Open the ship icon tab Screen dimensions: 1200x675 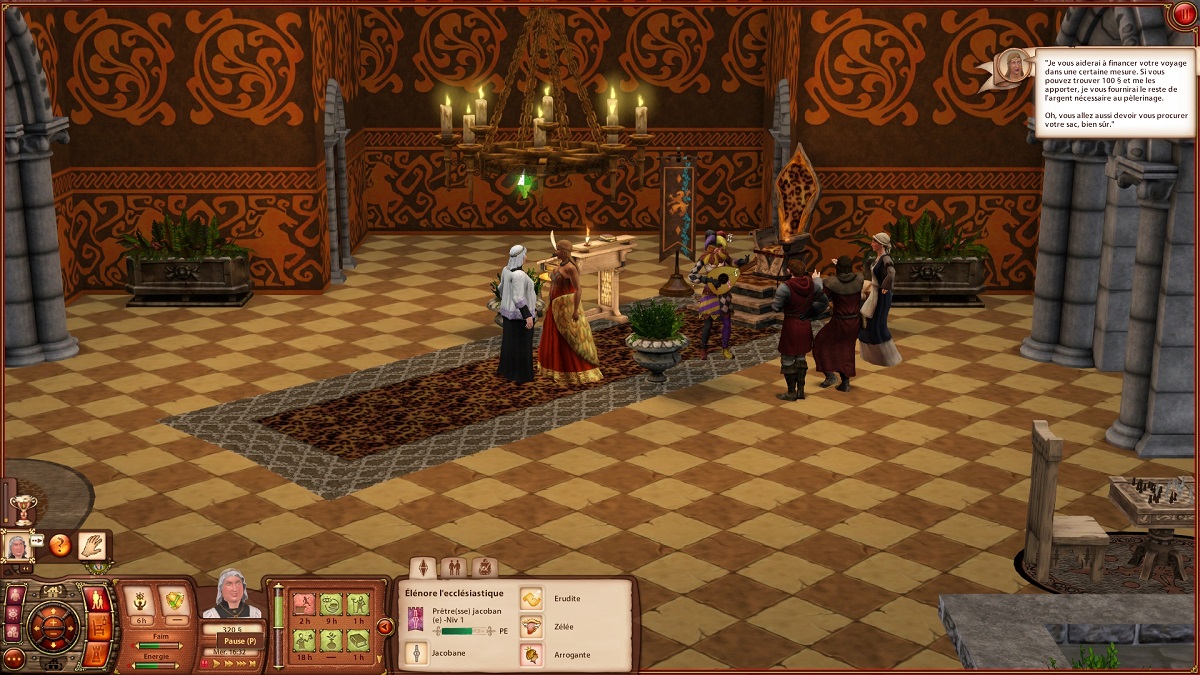tap(484, 567)
